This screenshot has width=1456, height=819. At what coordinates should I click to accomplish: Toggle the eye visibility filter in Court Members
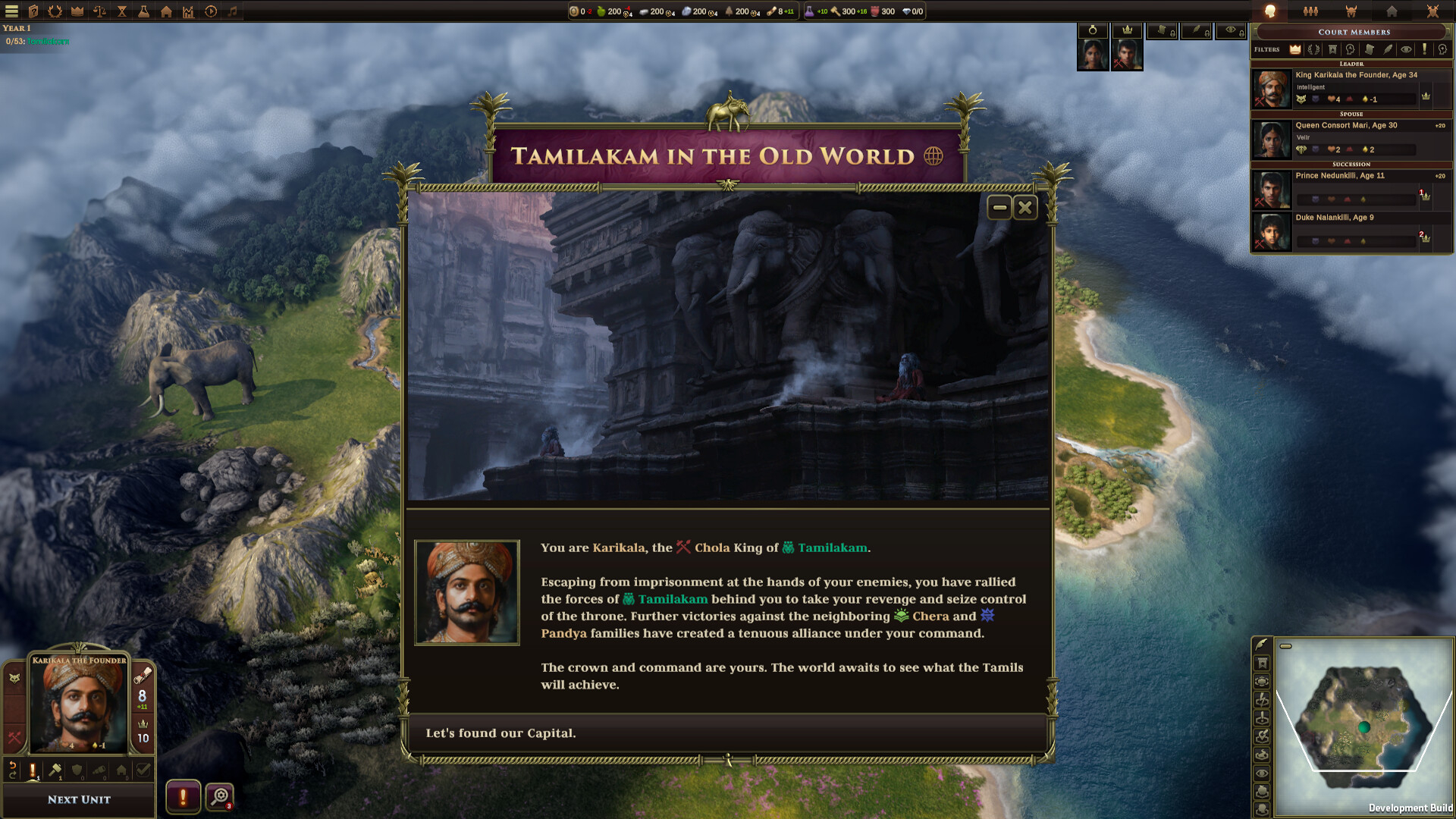[1407, 49]
